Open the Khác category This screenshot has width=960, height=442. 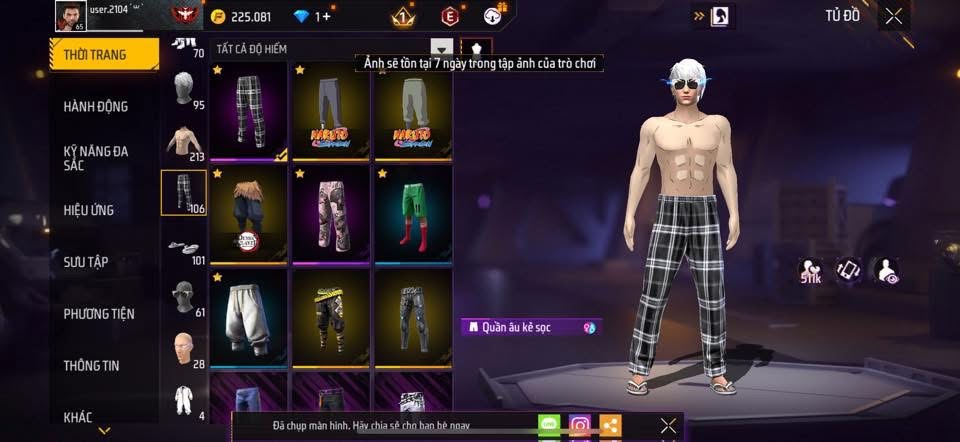coord(78,416)
